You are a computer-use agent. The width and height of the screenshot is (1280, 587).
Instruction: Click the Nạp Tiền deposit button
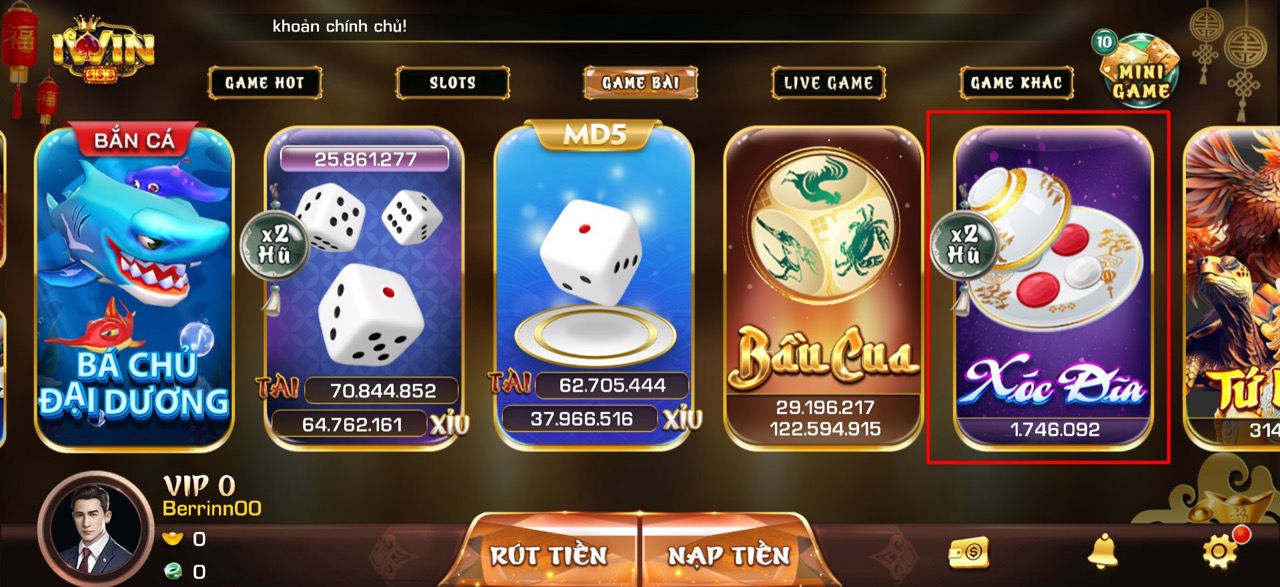729,555
